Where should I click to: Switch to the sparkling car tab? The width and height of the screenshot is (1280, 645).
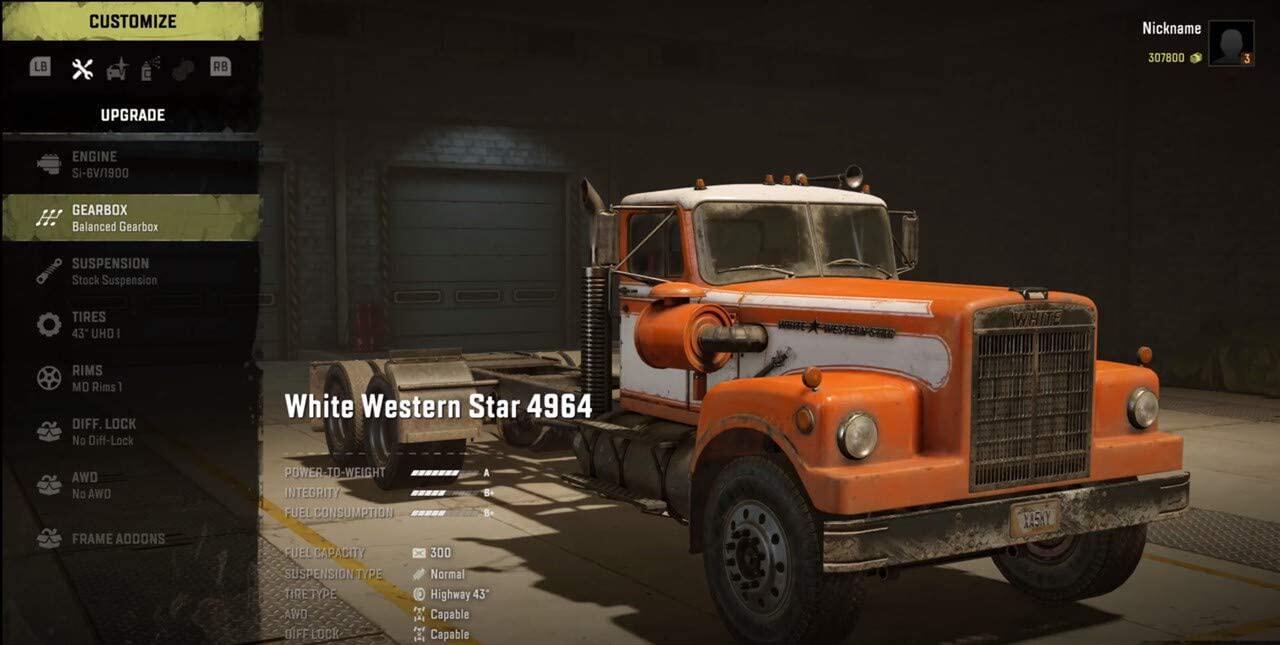pyautogui.click(x=117, y=69)
